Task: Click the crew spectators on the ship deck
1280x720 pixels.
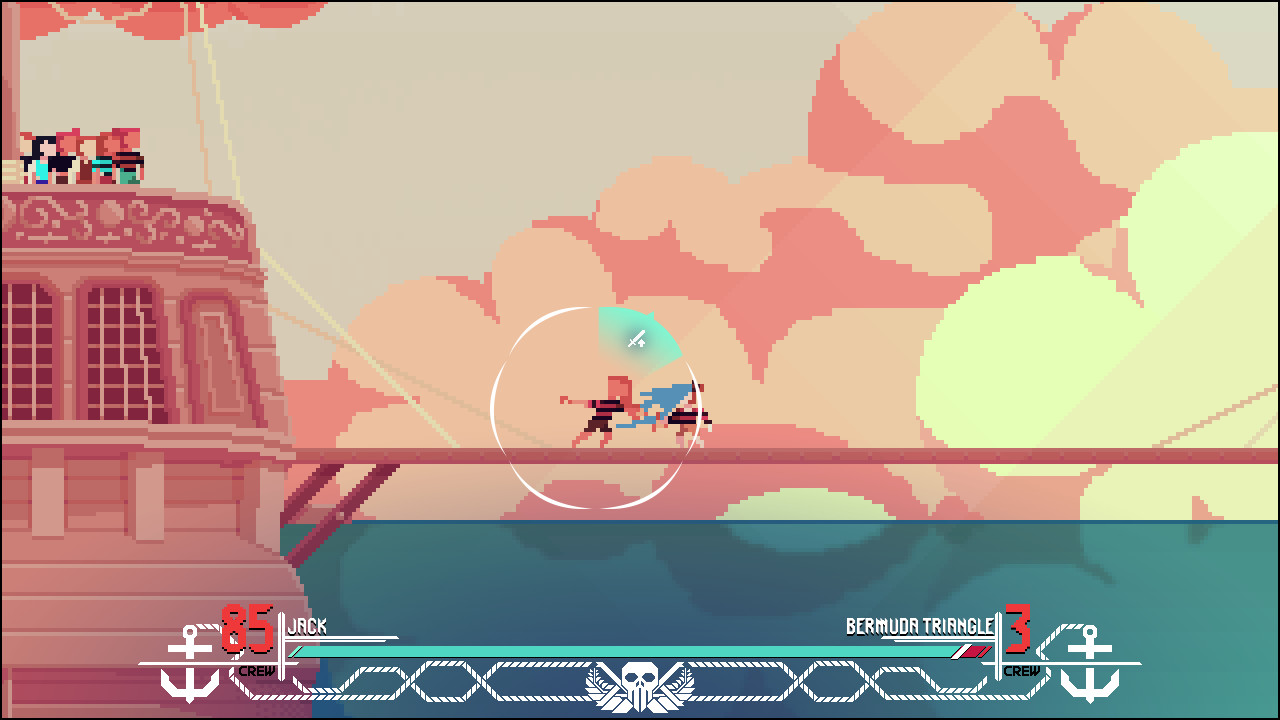Action: tap(80, 155)
